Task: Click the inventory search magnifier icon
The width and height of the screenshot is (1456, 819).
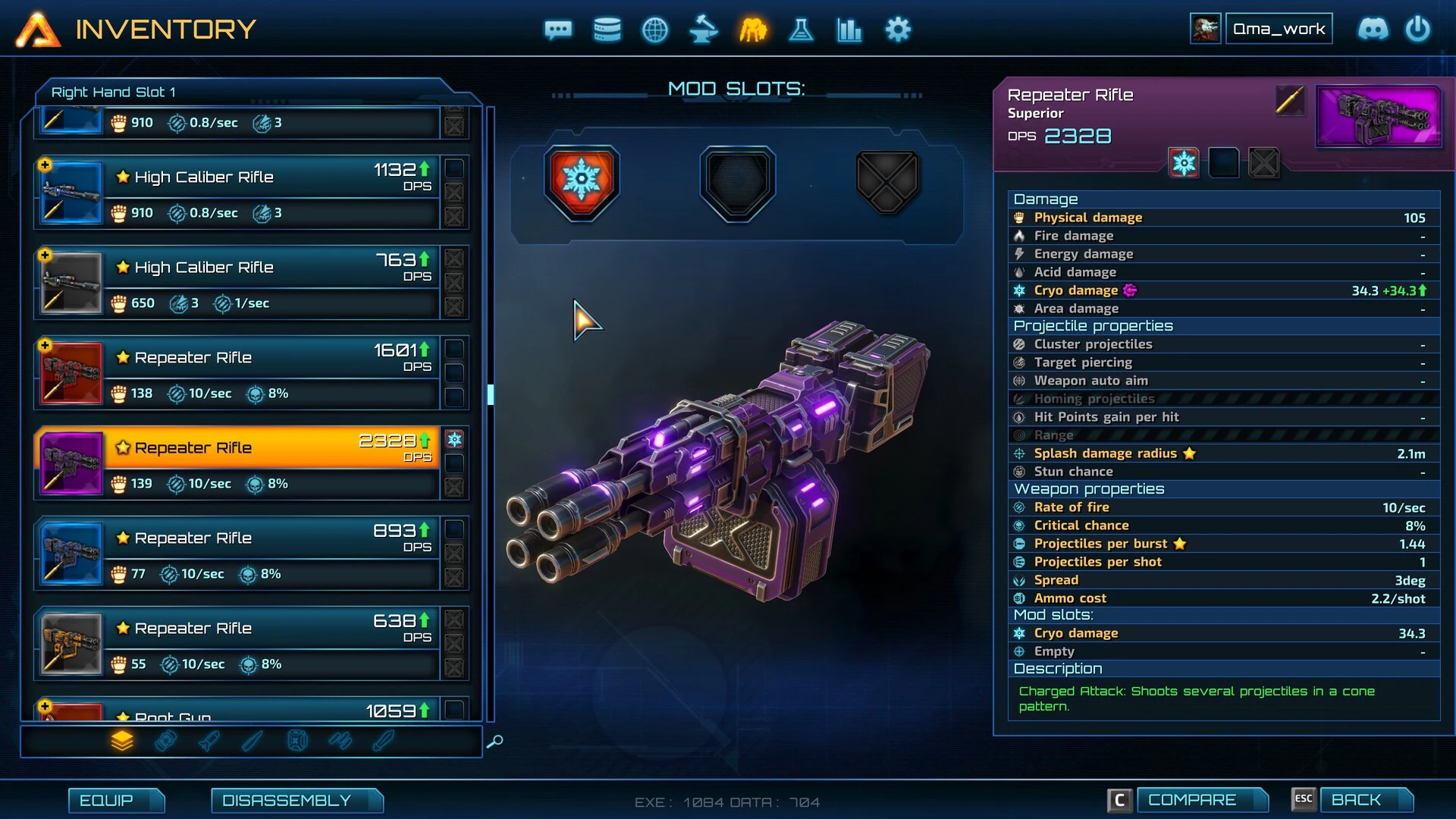Action: click(495, 741)
